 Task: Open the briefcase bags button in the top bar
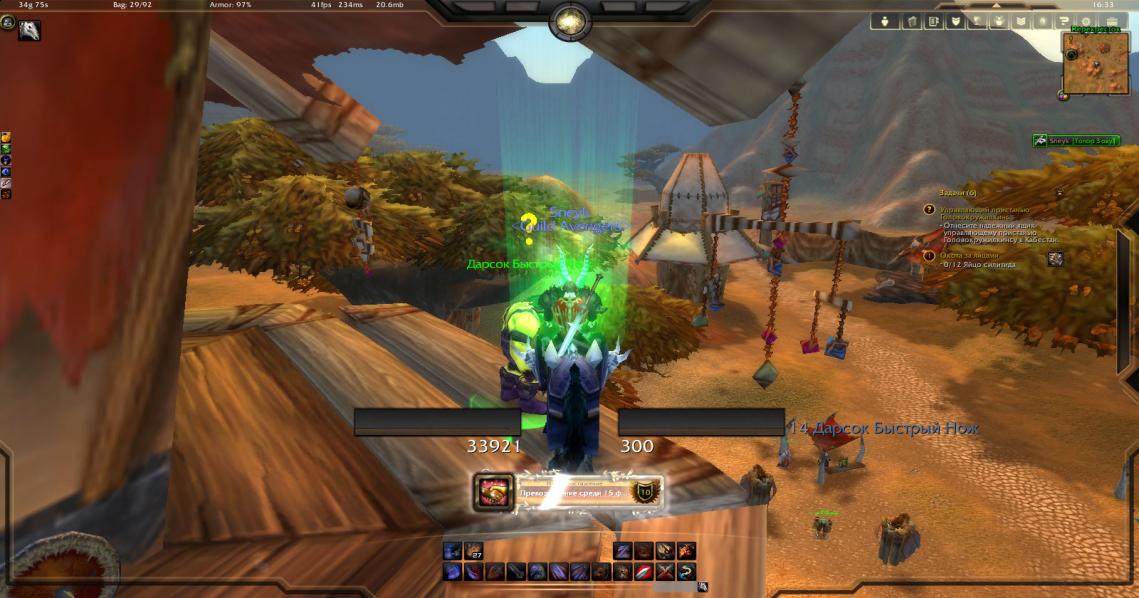click(x=1108, y=21)
